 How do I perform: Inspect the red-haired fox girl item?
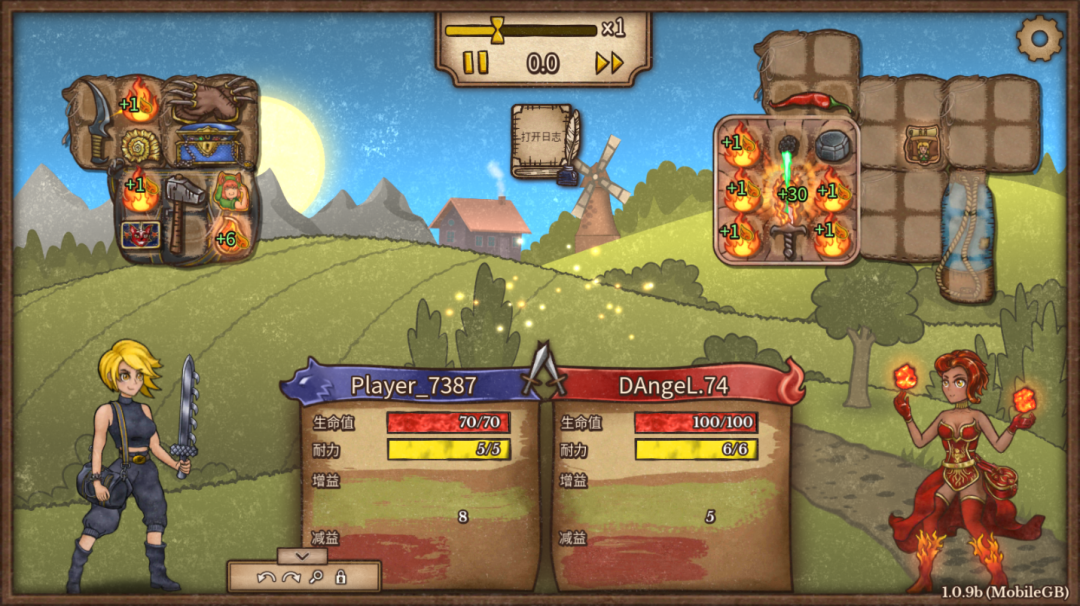tap(230, 190)
